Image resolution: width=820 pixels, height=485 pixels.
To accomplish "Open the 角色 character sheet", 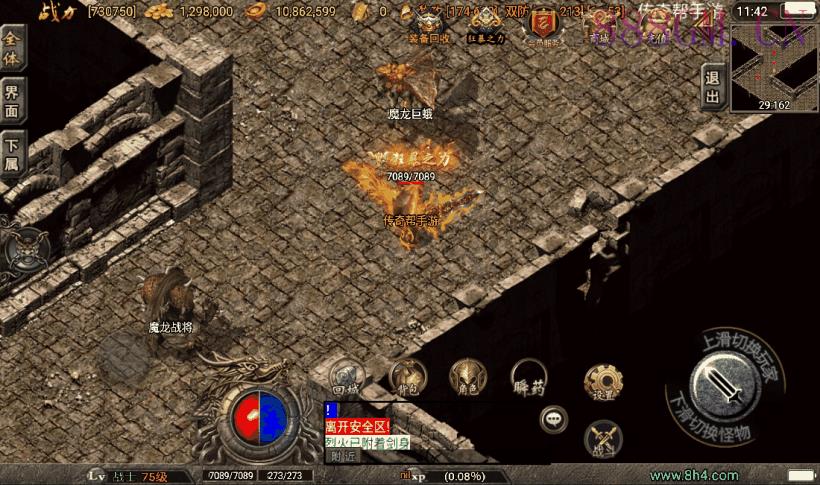I will 467,376.
